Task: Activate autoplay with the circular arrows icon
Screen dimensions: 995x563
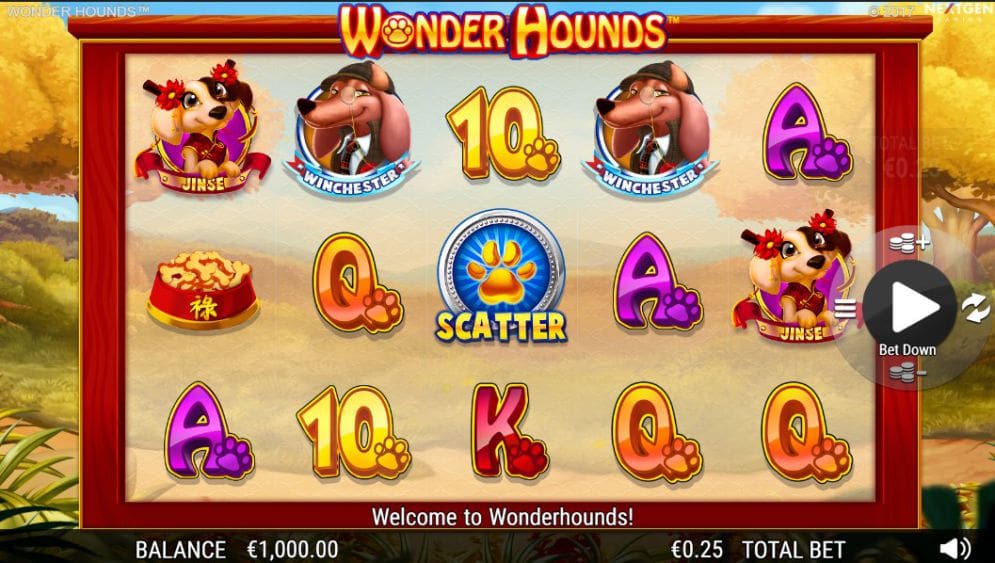Action: 975,308
